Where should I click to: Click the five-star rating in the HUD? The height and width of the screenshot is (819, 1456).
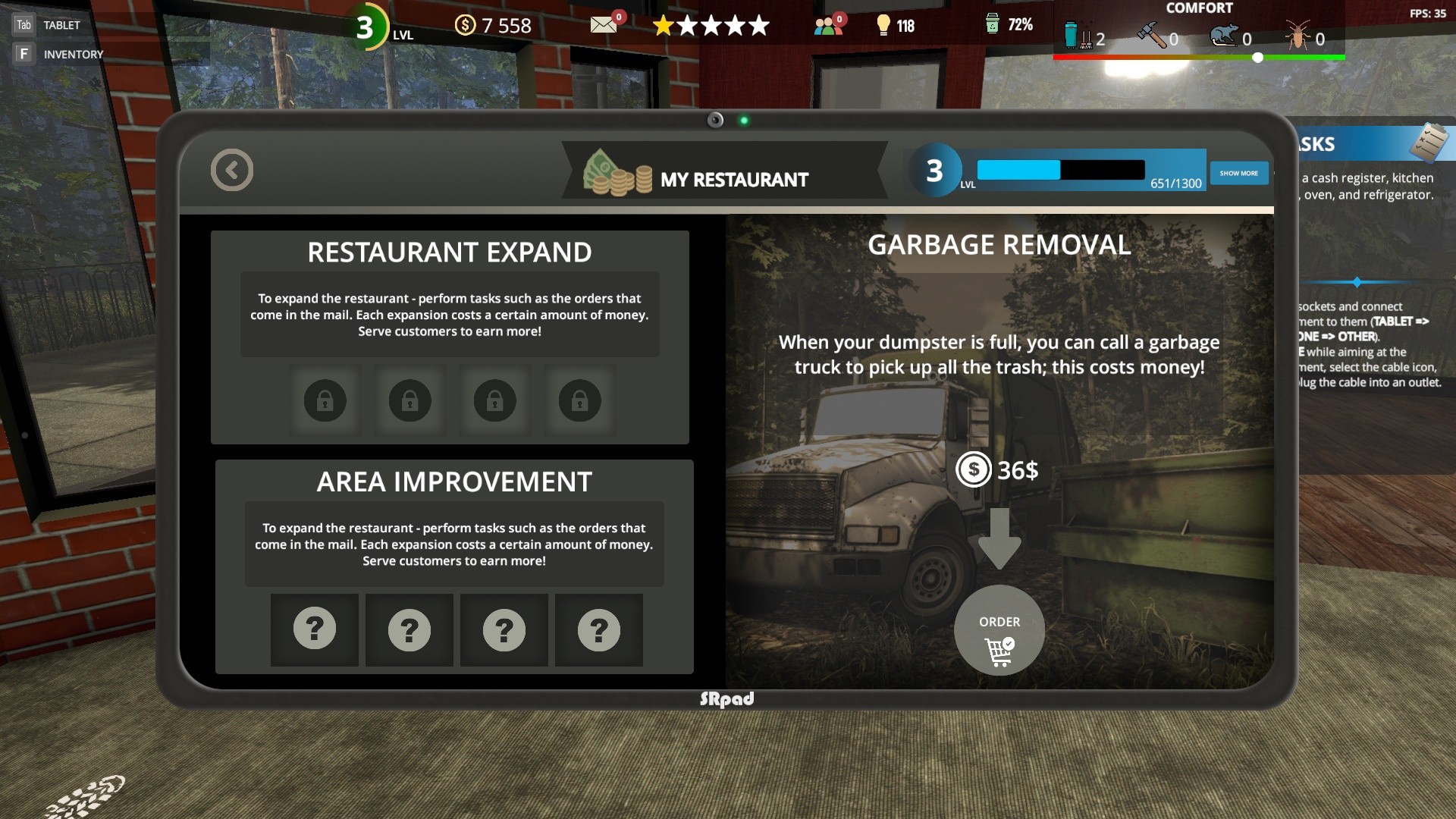[x=711, y=25]
